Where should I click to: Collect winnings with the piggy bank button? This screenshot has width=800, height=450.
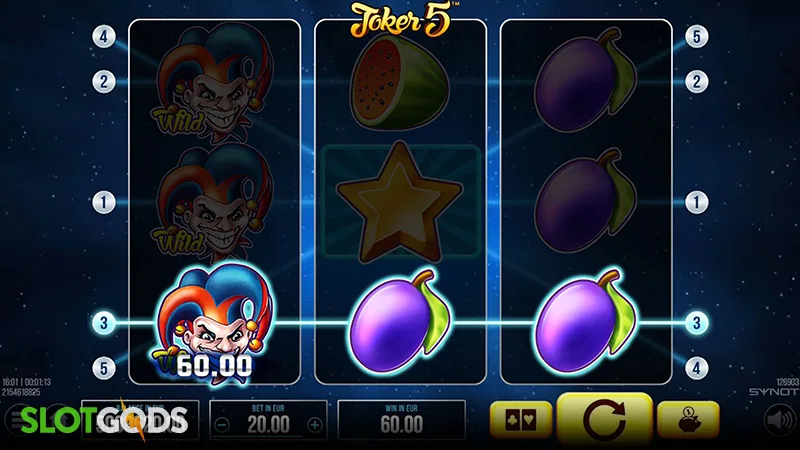pyautogui.click(x=692, y=421)
